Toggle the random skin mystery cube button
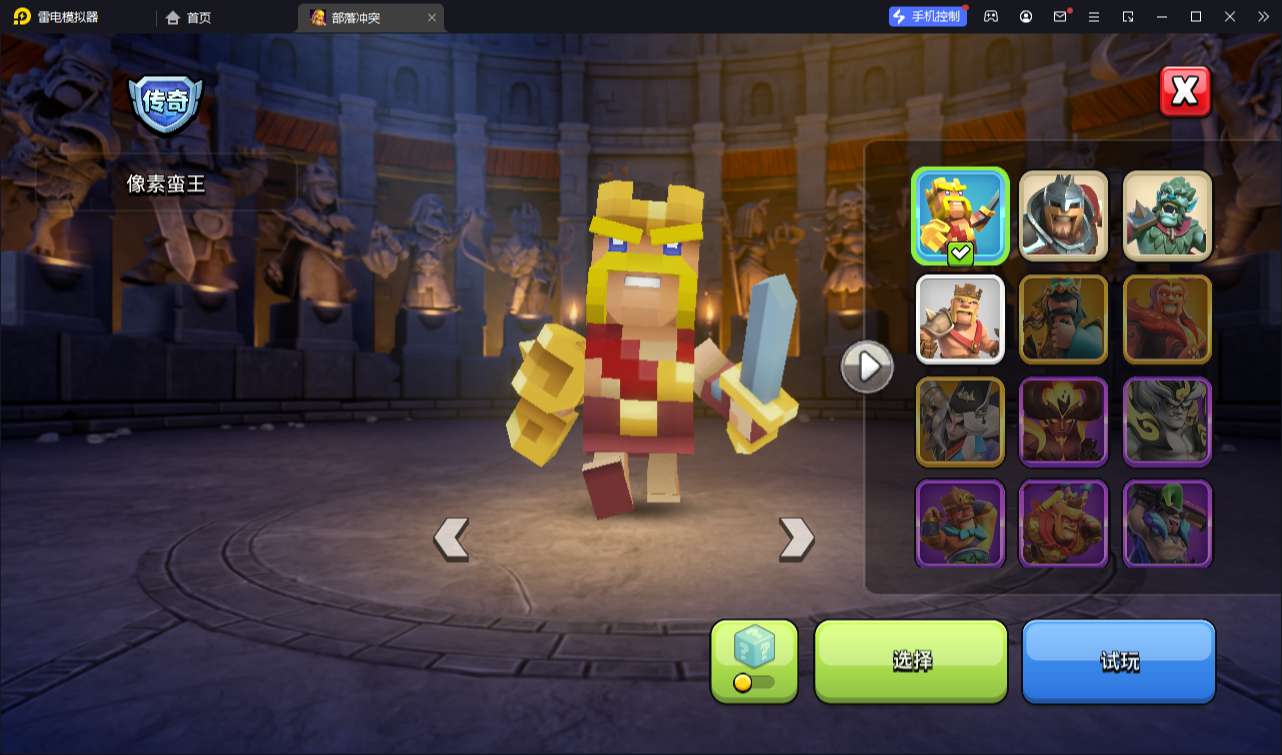1282x755 pixels. [x=754, y=661]
